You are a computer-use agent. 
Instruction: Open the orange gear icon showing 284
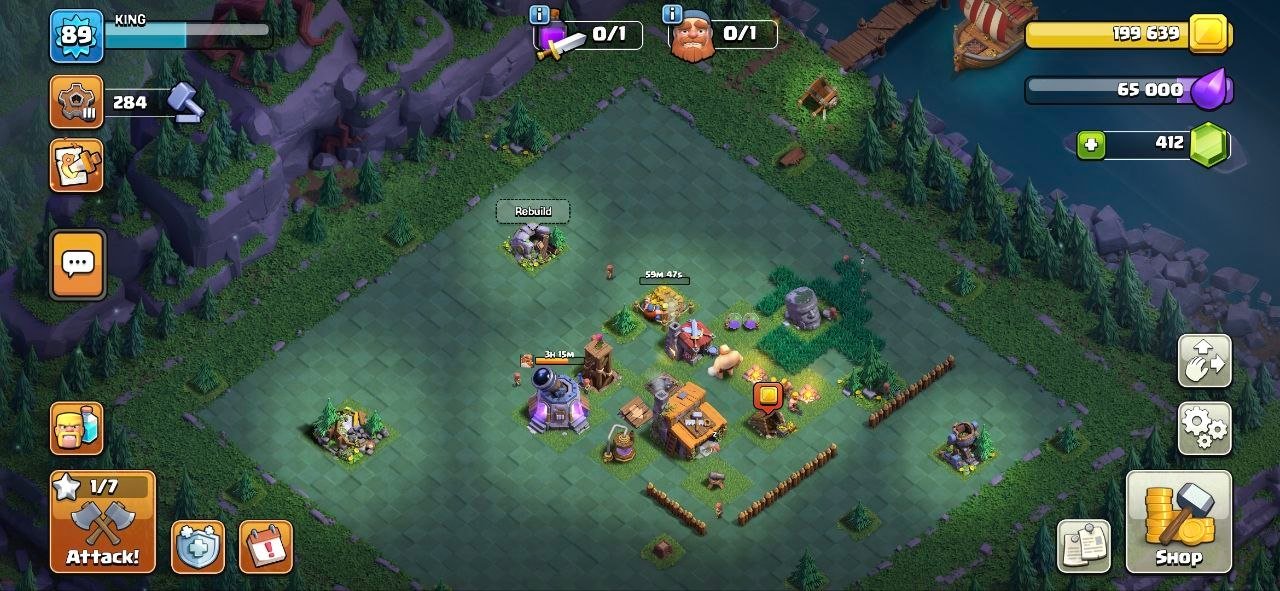point(76,102)
